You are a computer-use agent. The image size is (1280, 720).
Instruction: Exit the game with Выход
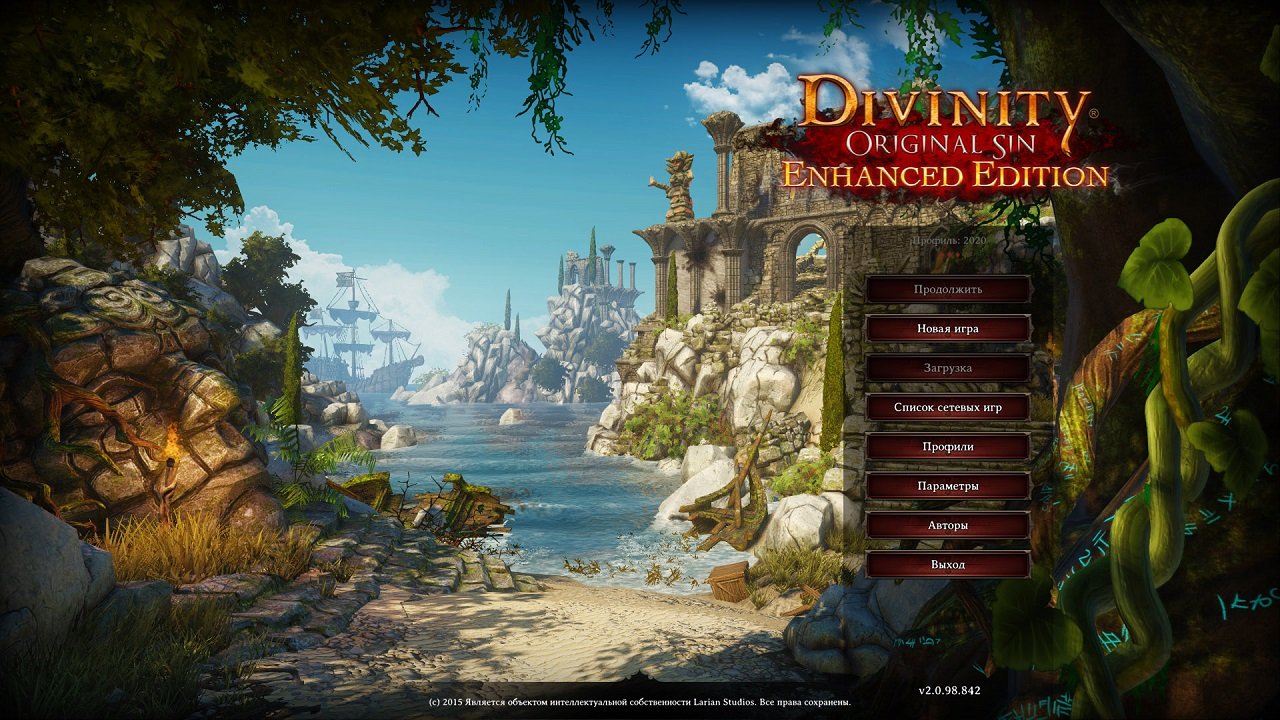tap(949, 563)
